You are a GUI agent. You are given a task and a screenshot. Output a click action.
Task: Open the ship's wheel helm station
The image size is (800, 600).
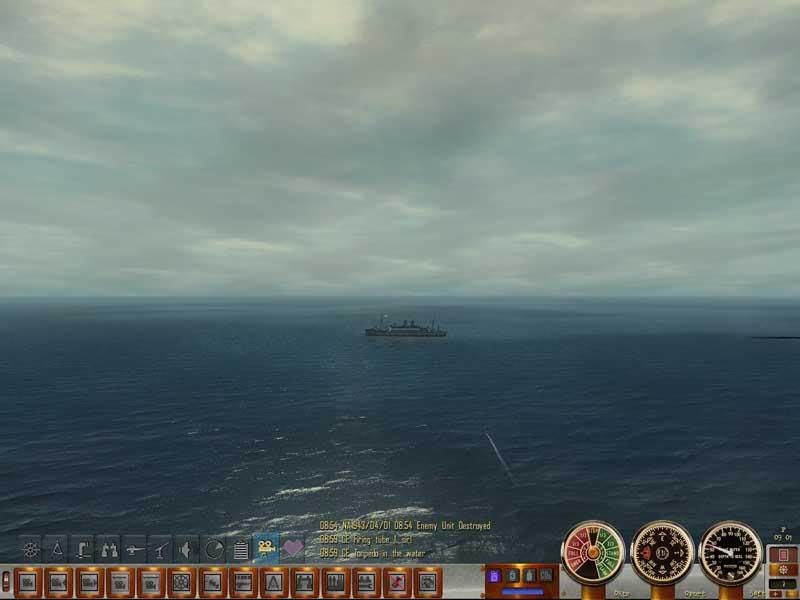31,549
